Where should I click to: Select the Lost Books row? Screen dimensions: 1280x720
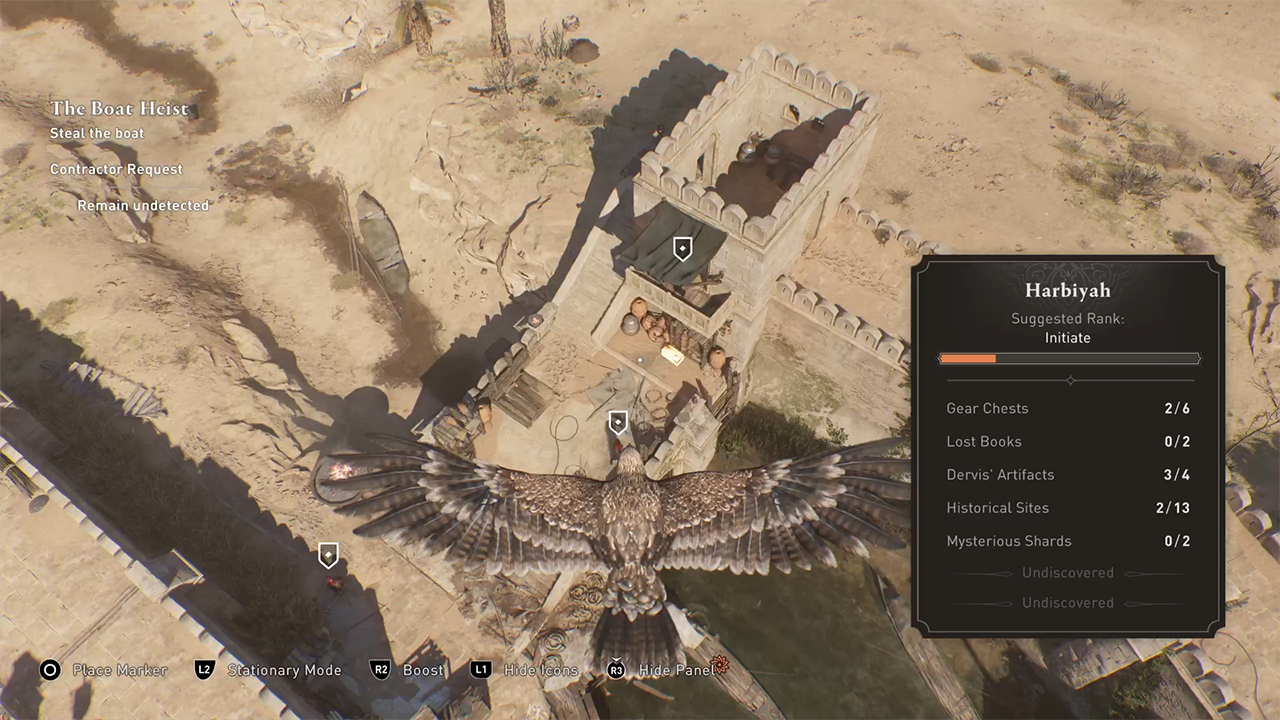click(1068, 441)
